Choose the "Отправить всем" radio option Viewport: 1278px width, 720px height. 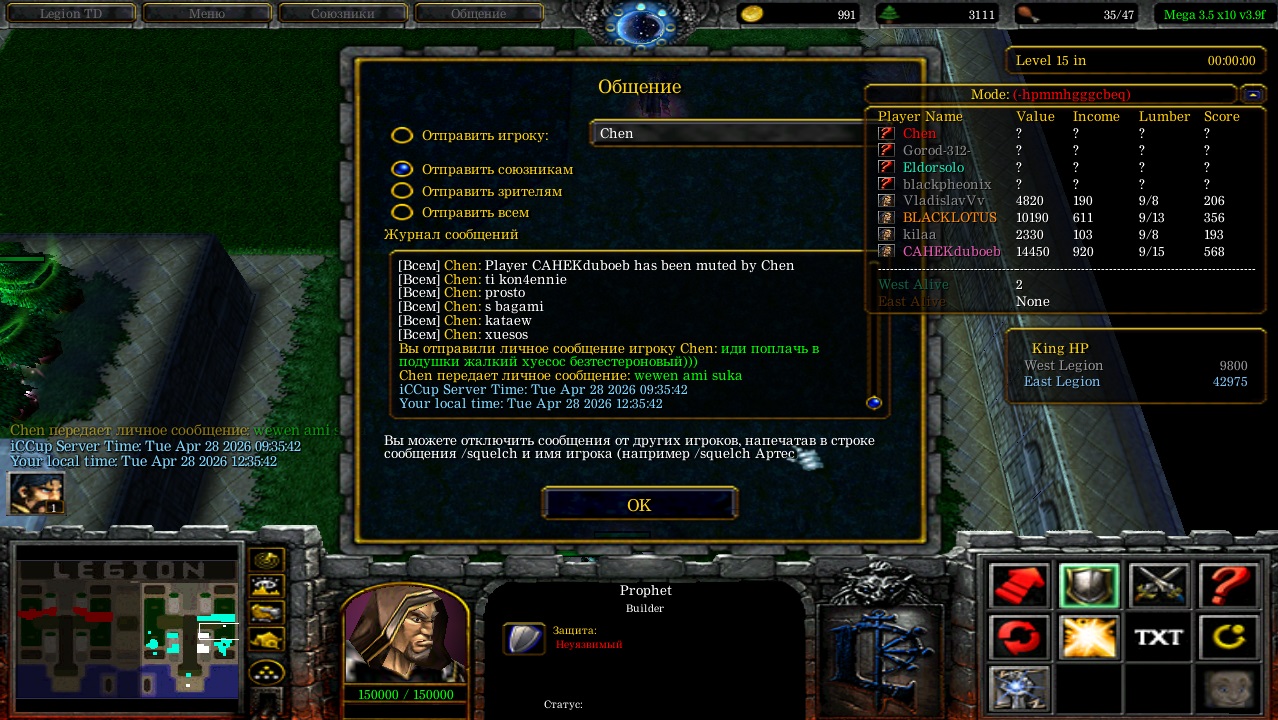point(402,212)
